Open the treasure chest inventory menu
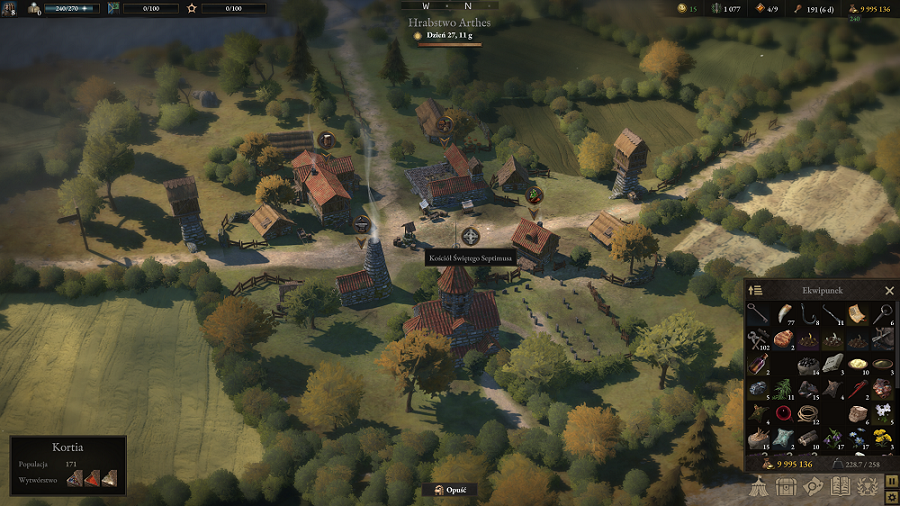 [x=787, y=486]
